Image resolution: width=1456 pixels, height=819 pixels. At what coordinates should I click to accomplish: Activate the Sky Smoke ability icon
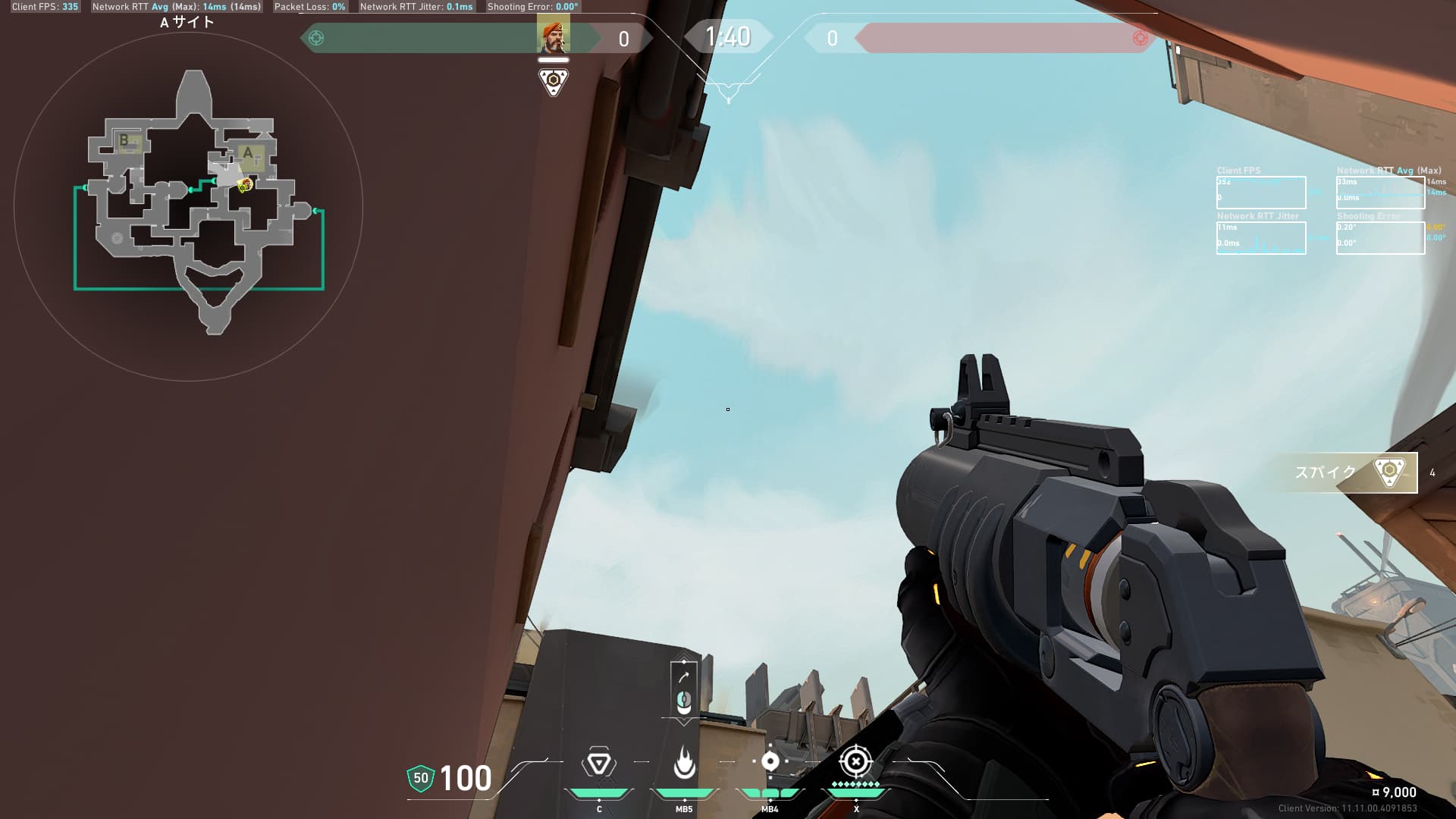click(x=770, y=761)
